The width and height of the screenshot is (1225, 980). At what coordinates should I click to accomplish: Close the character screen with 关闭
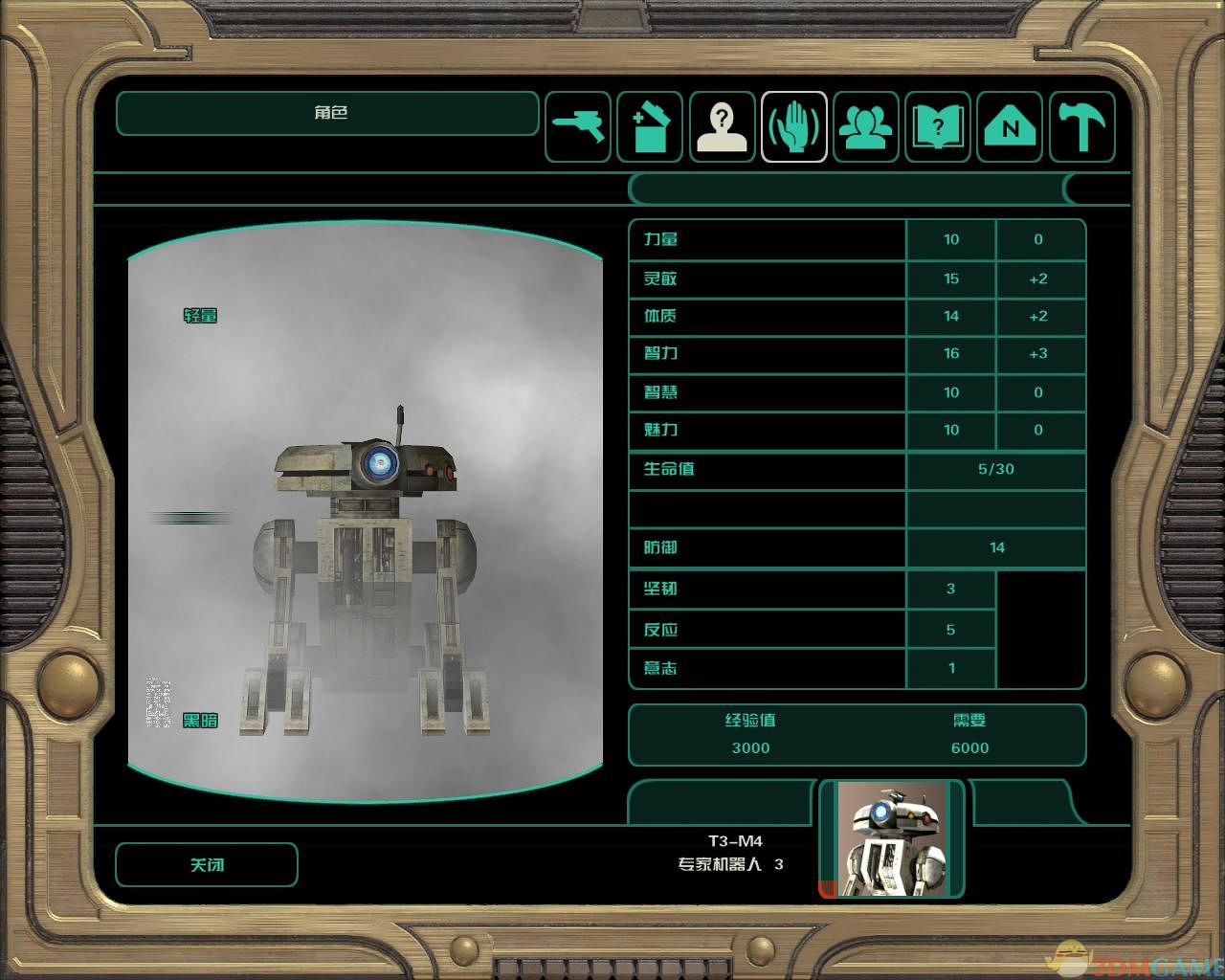pyautogui.click(x=207, y=865)
